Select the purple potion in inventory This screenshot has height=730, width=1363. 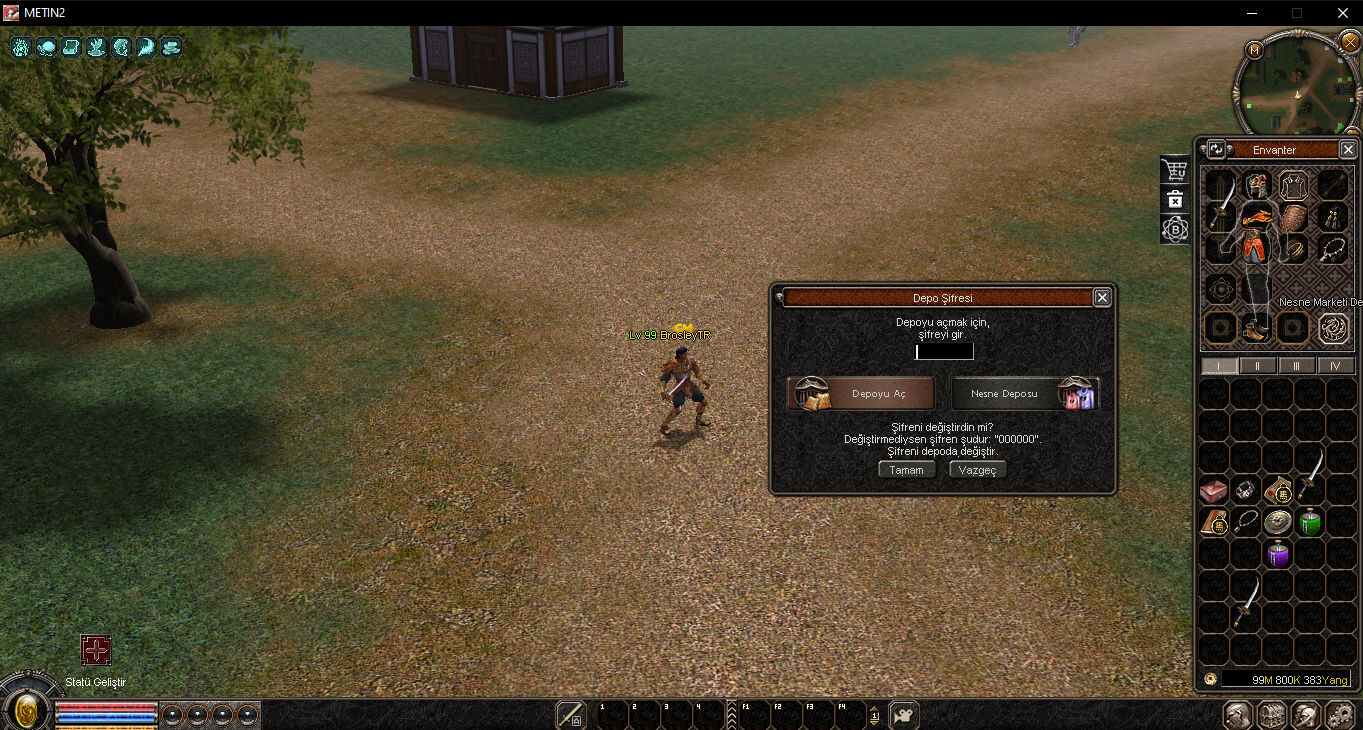(1278, 554)
